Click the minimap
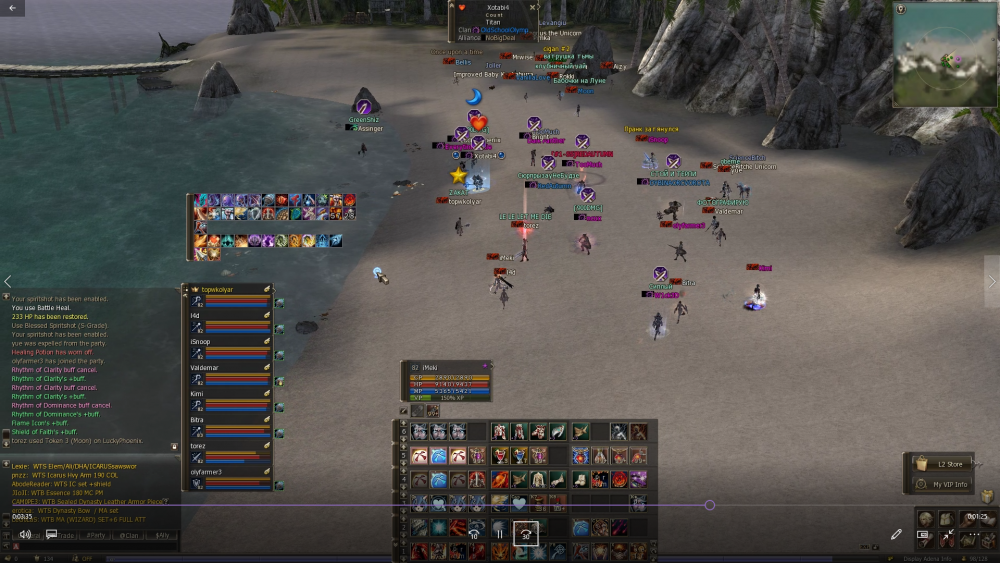The width and height of the screenshot is (1000, 563). (945, 58)
